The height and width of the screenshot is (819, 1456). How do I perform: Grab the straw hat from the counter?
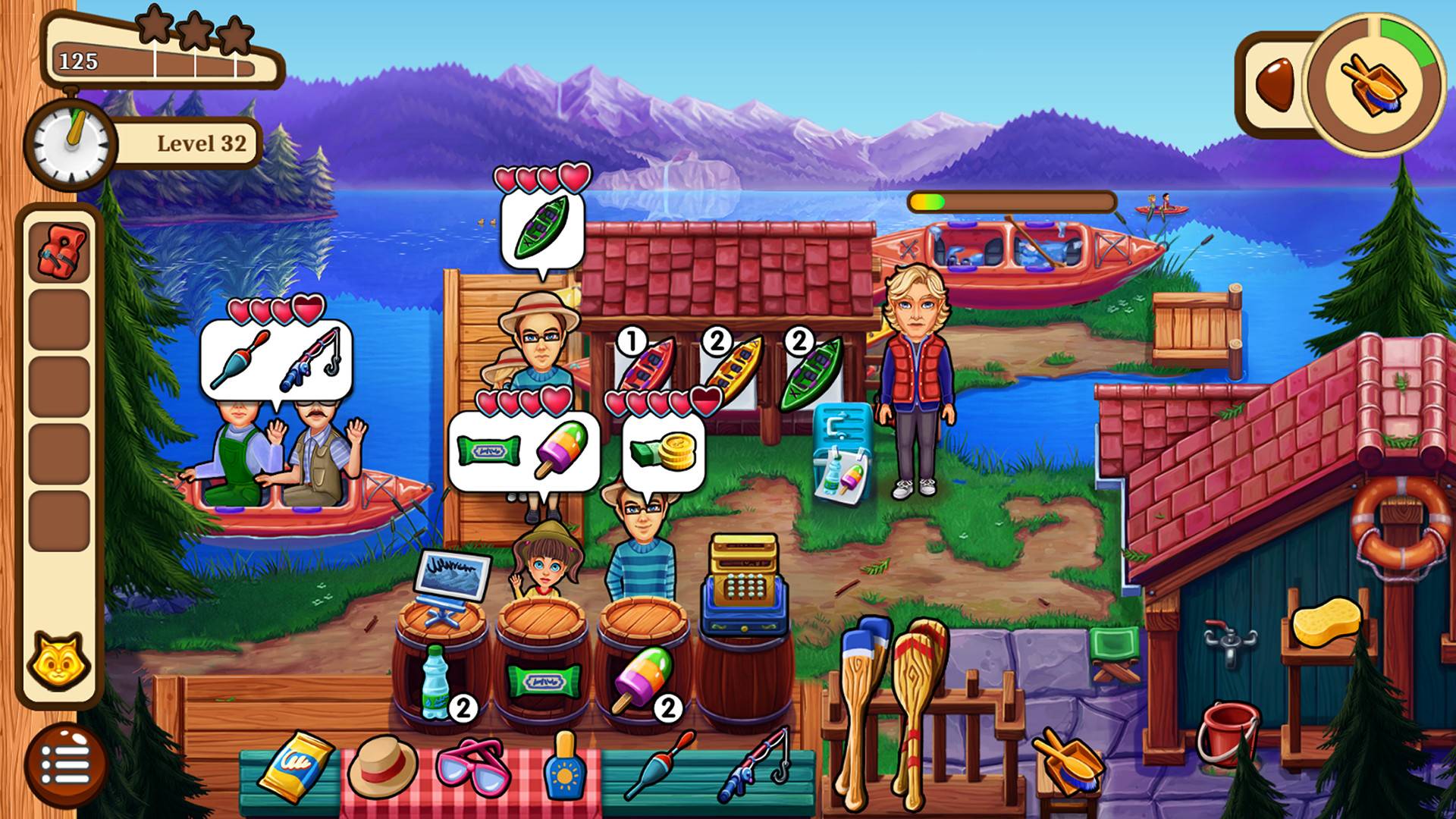382,767
